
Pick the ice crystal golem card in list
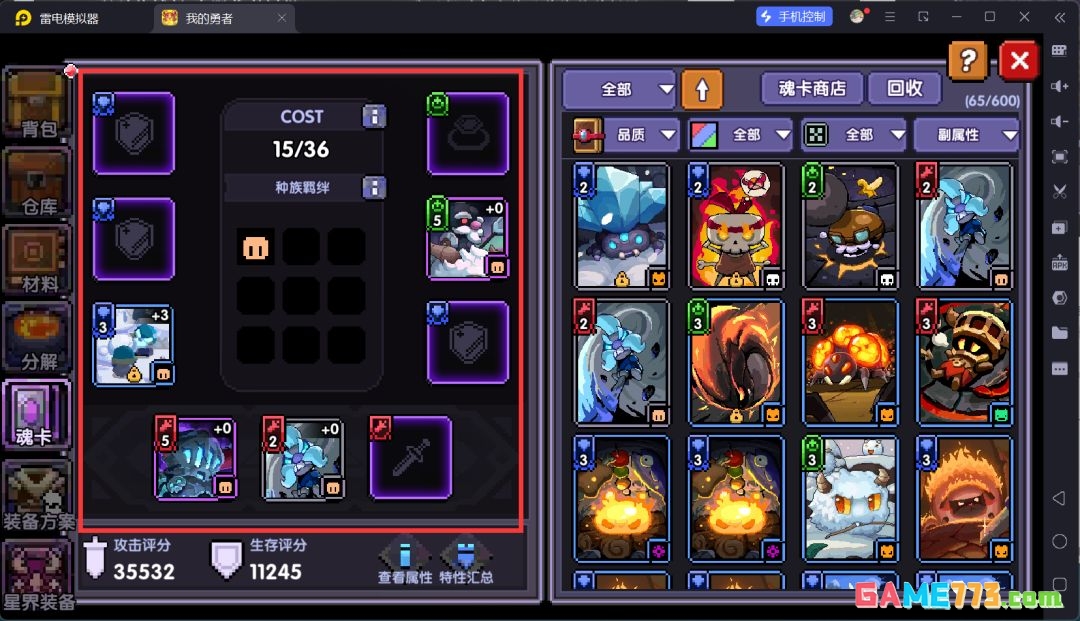pyautogui.click(x=621, y=226)
